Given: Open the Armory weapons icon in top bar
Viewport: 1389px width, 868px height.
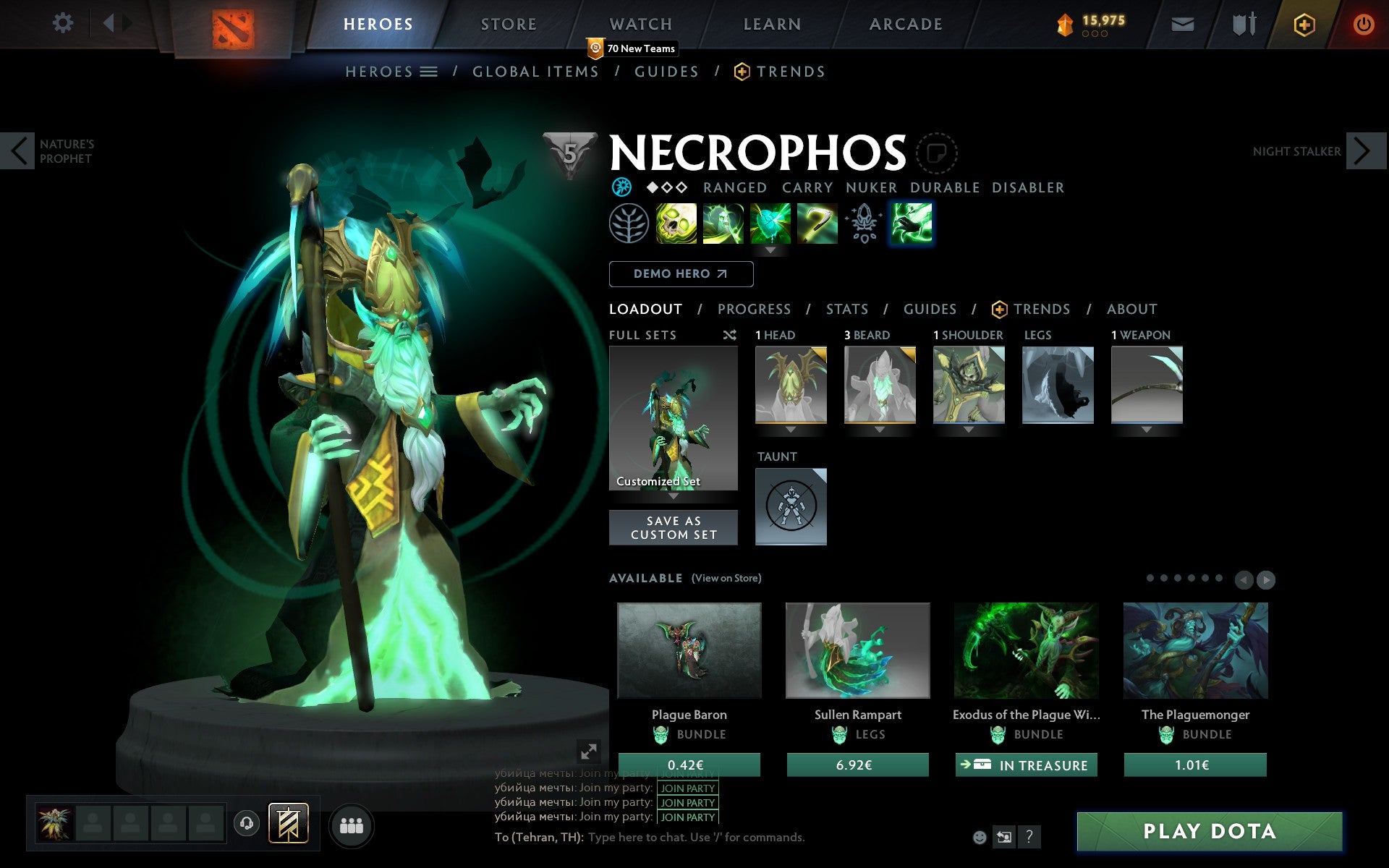Looking at the screenshot, I should click(1243, 23).
